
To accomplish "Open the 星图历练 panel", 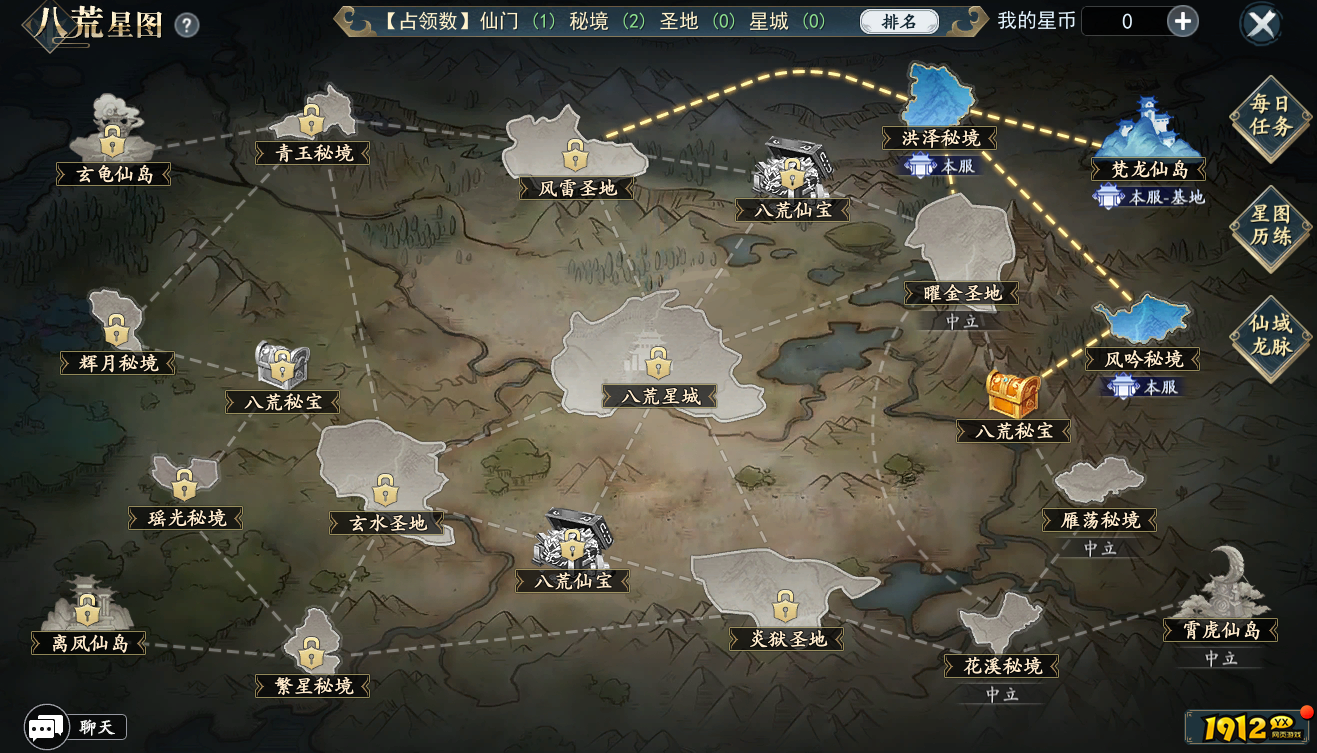I will (1269, 225).
